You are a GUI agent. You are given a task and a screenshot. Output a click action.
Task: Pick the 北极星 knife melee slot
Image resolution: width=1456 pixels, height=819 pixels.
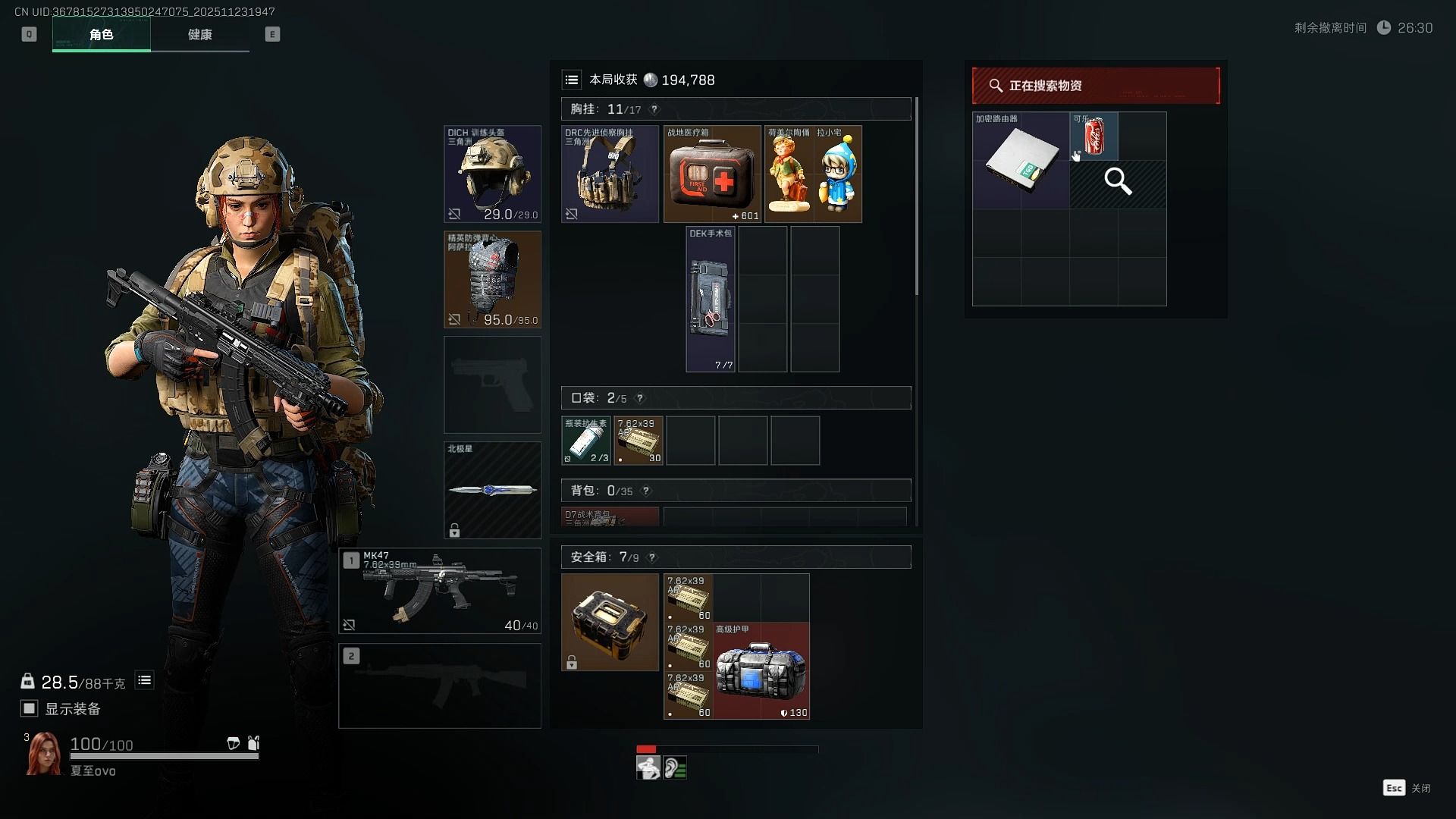pyautogui.click(x=492, y=490)
